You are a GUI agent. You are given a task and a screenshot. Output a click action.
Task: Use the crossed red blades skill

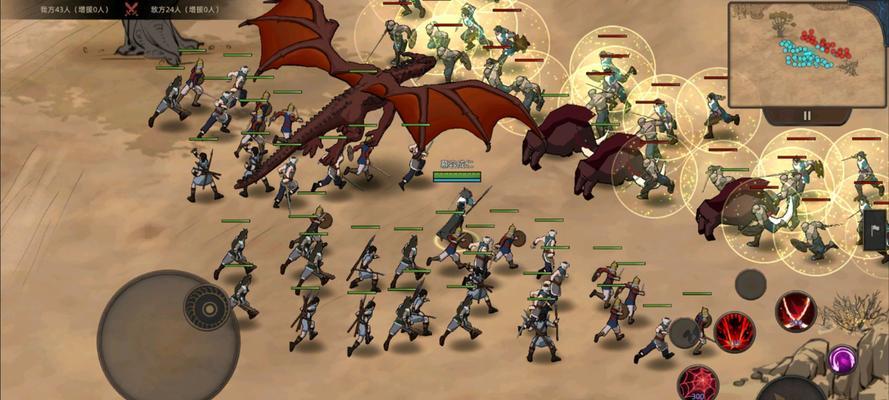(797, 311)
